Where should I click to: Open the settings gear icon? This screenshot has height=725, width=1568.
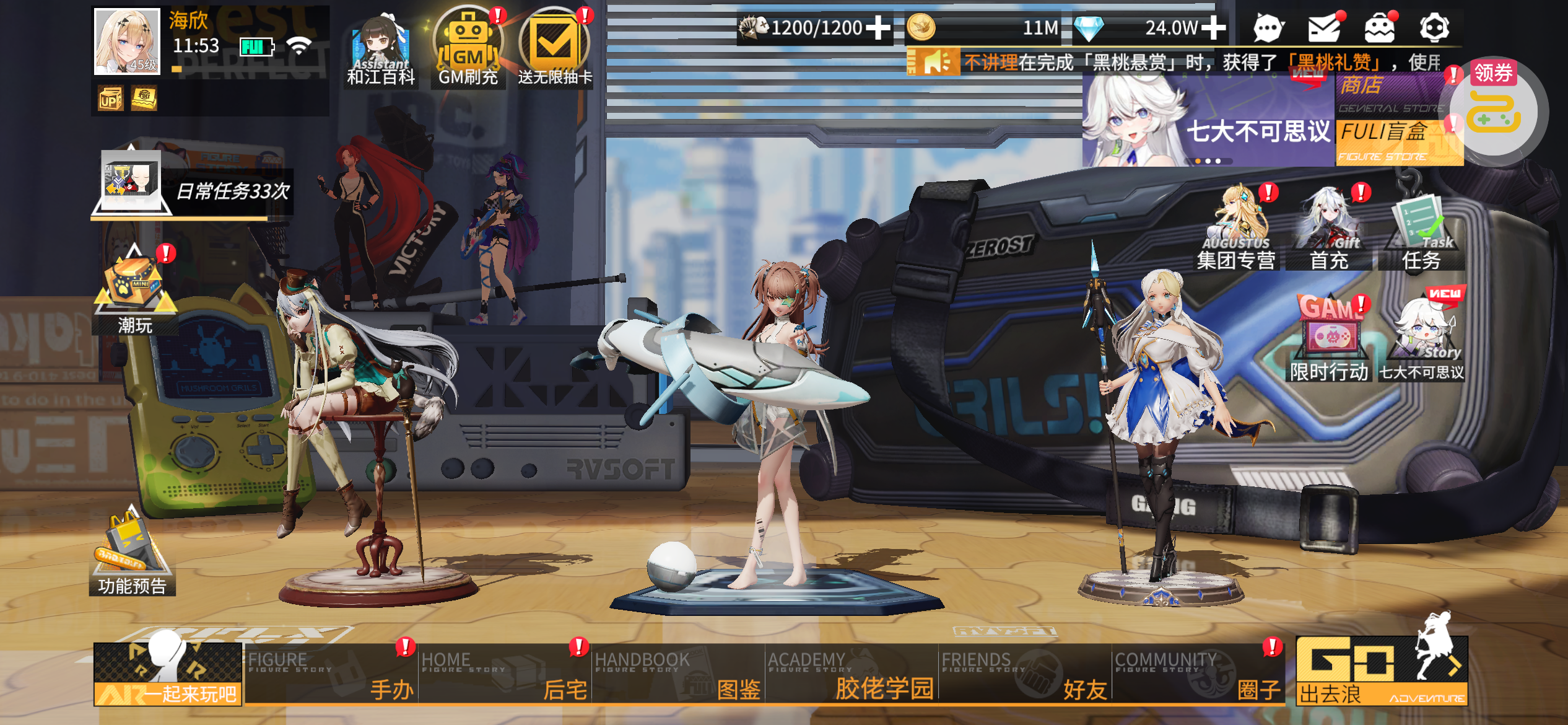(x=1434, y=28)
